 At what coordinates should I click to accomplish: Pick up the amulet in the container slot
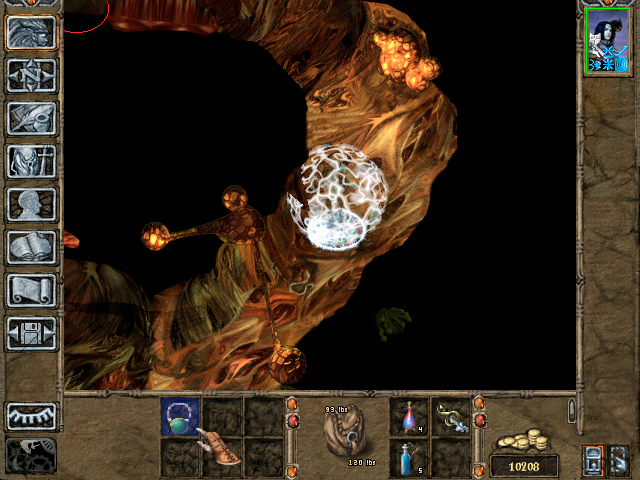(x=181, y=416)
